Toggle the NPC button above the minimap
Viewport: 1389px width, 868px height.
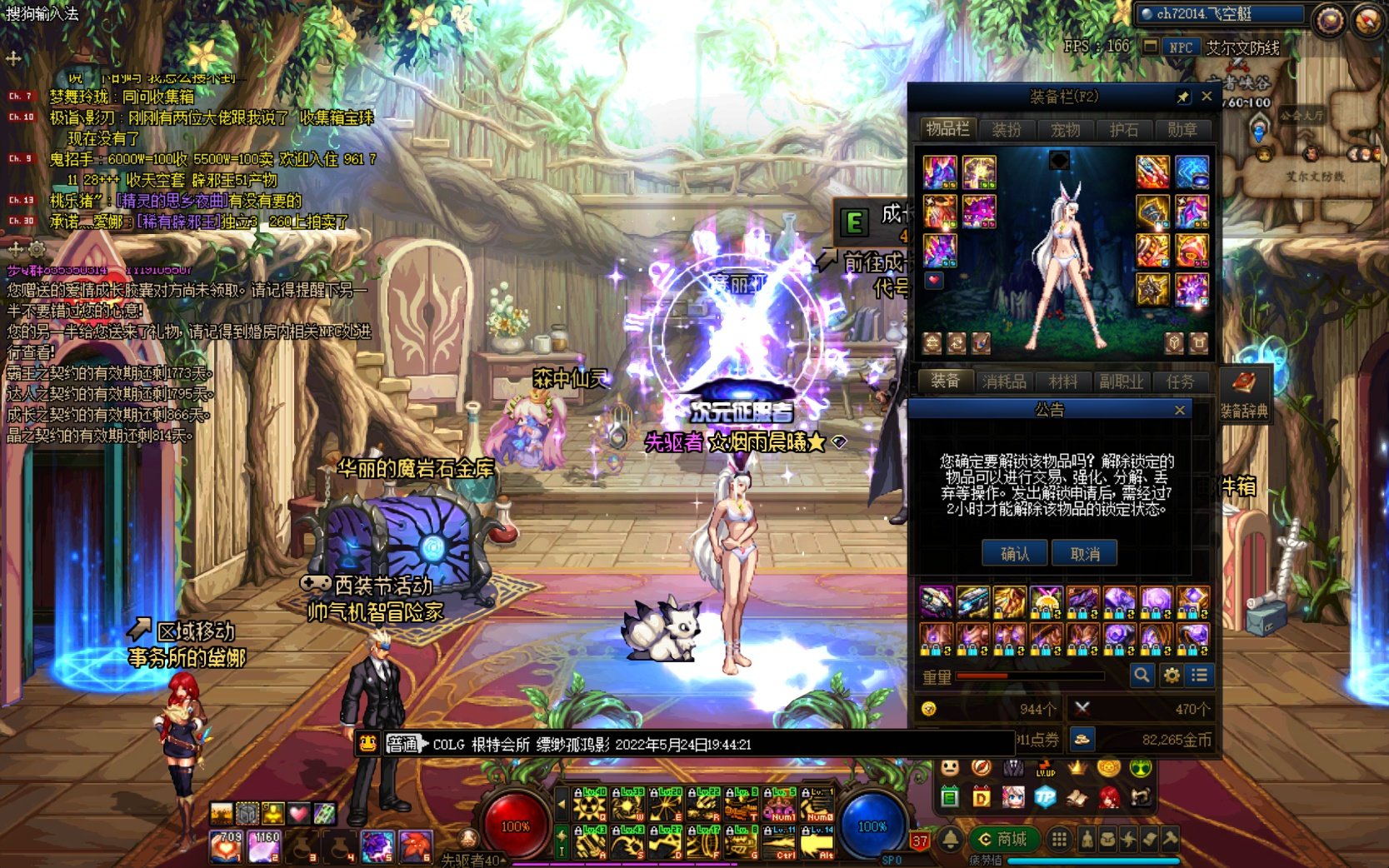(x=1180, y=47)
